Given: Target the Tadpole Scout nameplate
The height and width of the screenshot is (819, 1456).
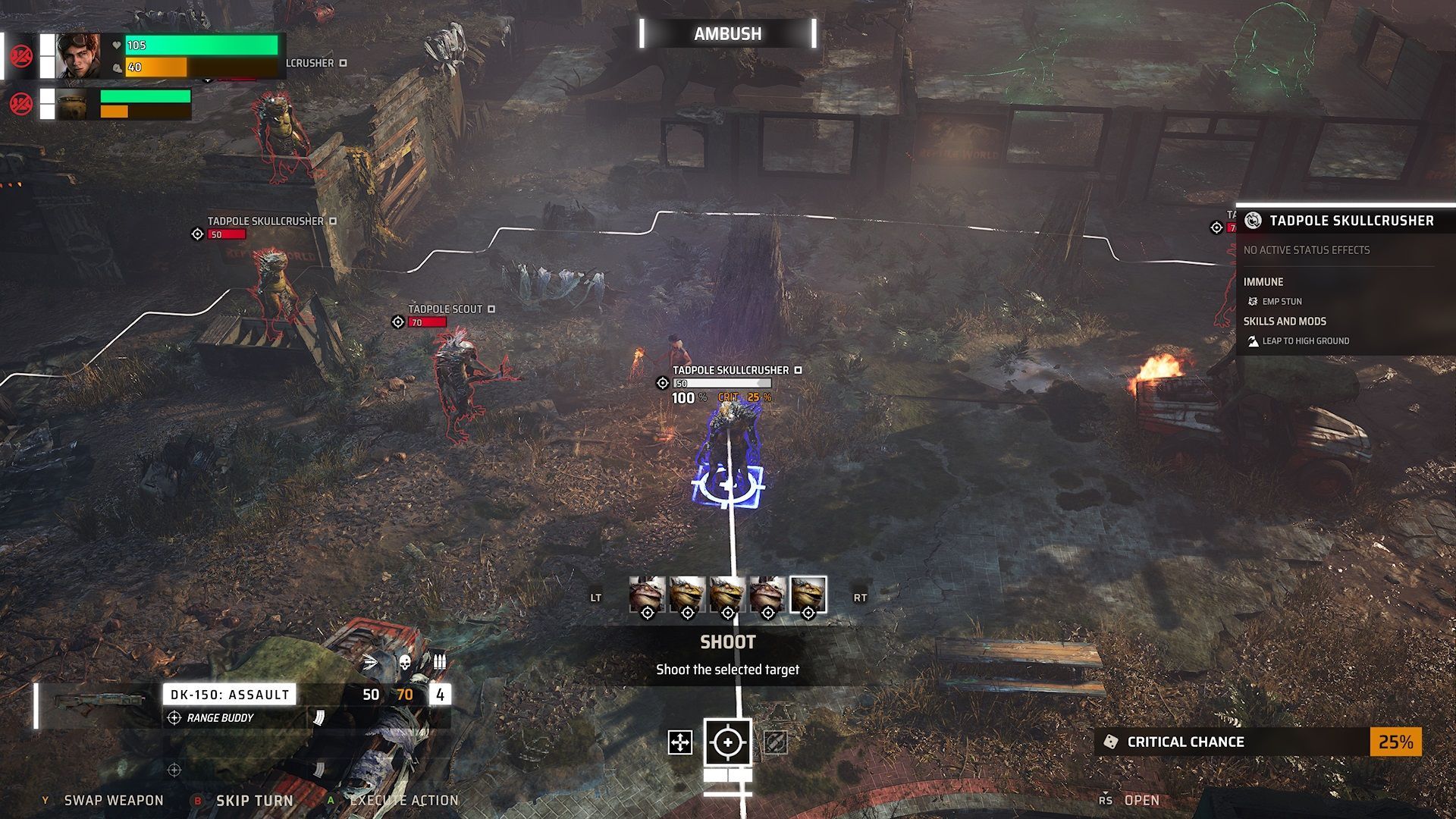Looking at the screenshot, I should click(x=445, y=309).
